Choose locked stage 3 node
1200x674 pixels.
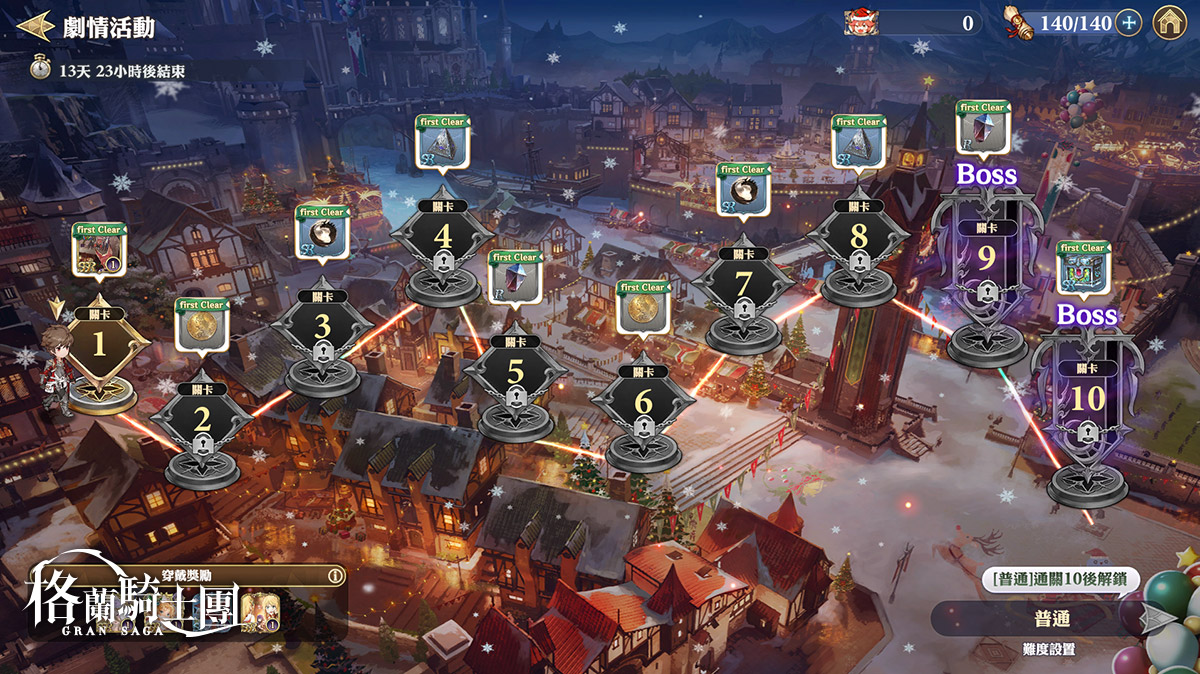pos(322,330)
